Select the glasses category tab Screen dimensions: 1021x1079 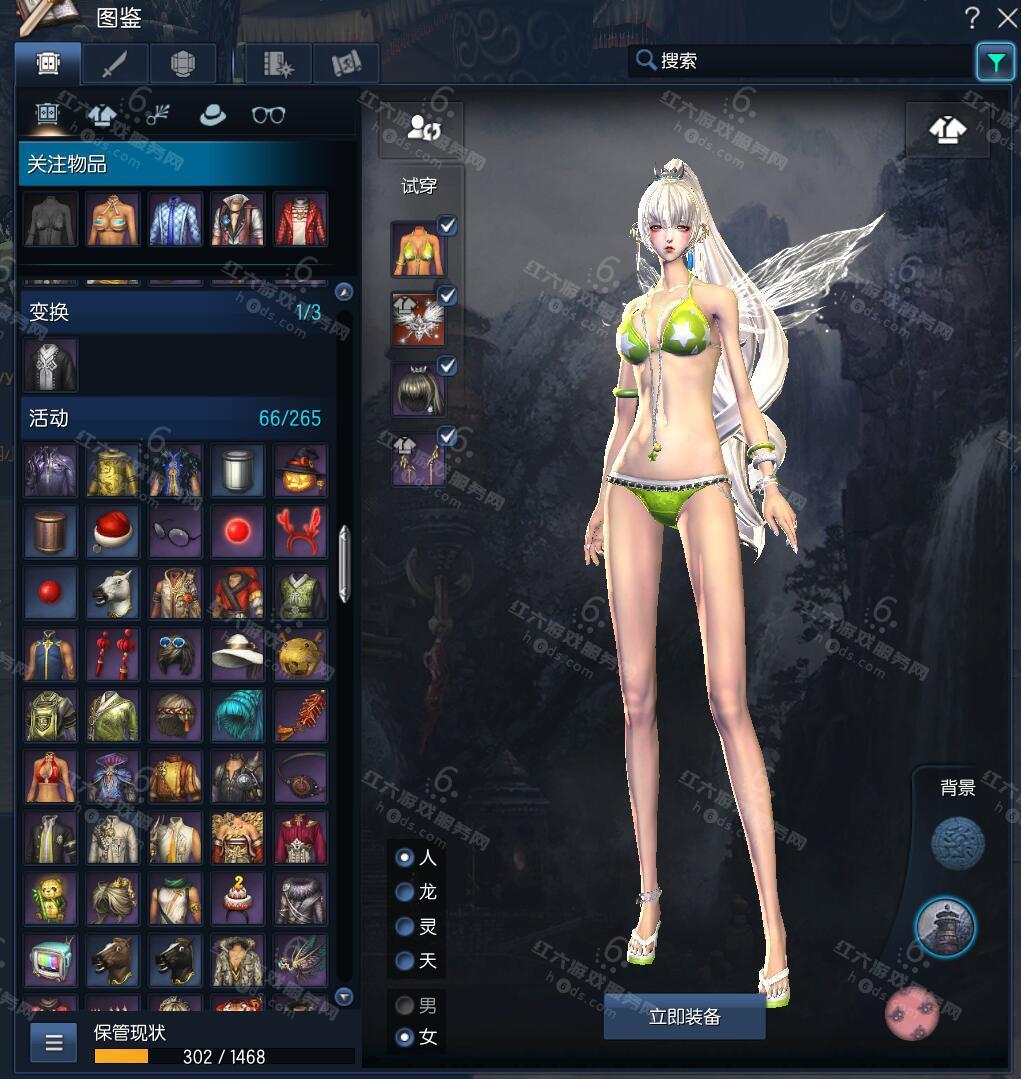(x=268, y=115)
